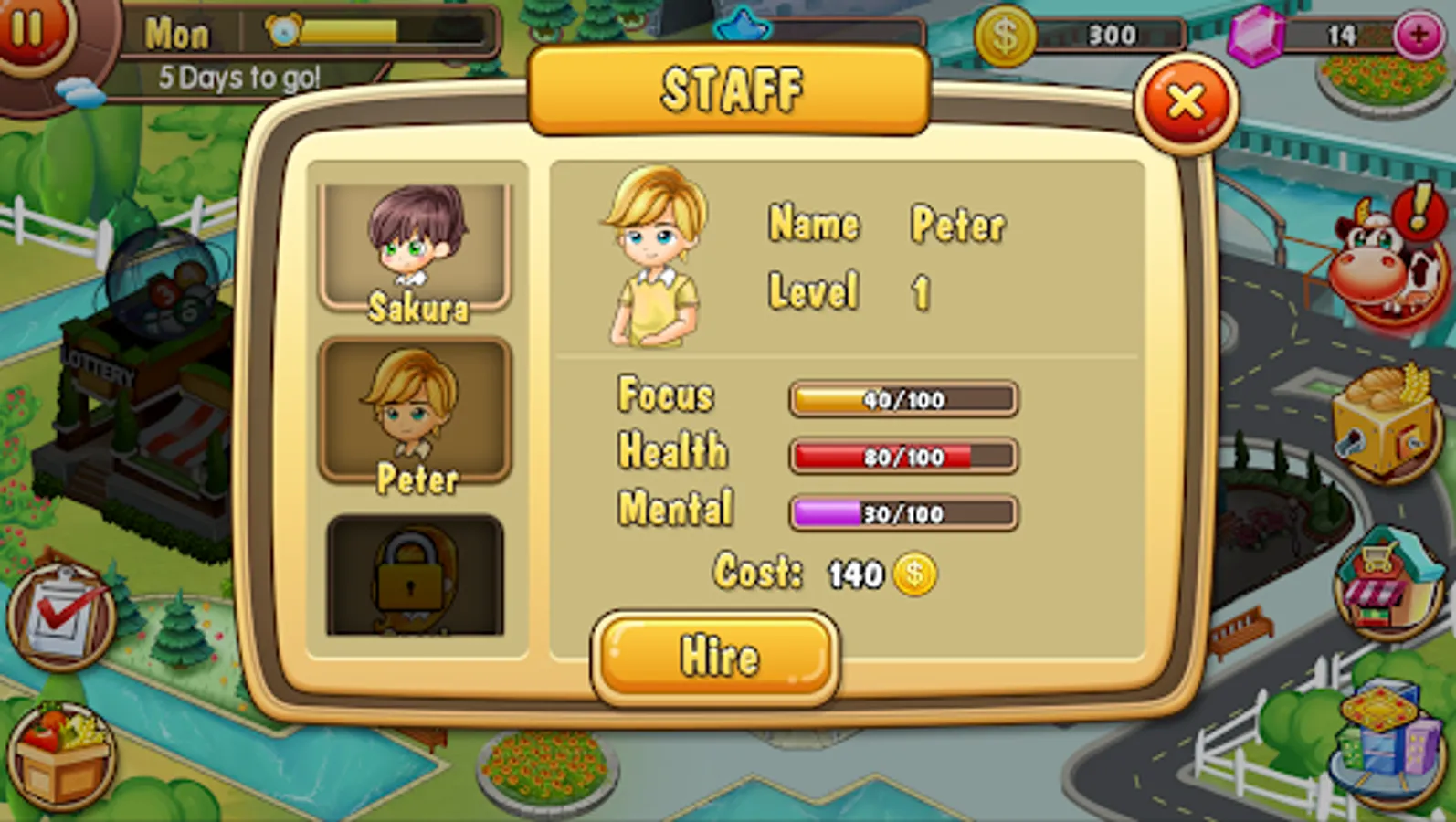The width and height of the screenshot is (1456, 822).
Task: Click the gold coin currency icon
Action: click(x=1008, y=35)
